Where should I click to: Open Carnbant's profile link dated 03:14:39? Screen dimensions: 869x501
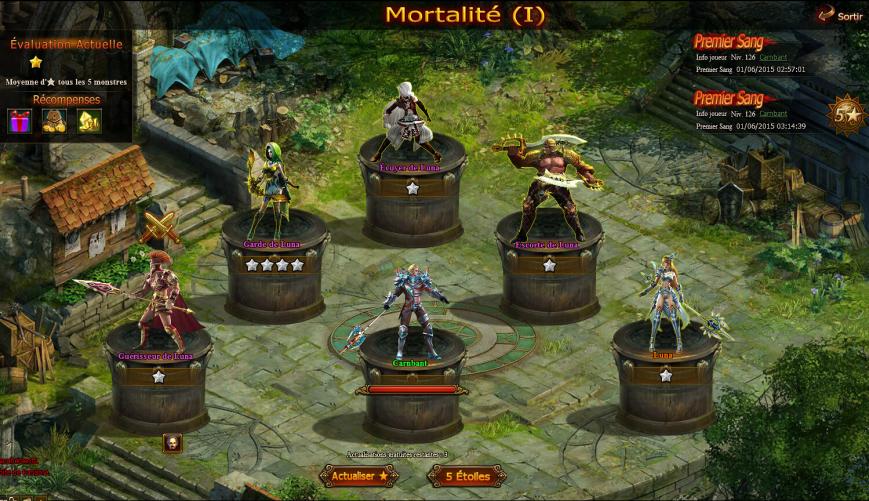pyautogui.click(x=773, y=114)
